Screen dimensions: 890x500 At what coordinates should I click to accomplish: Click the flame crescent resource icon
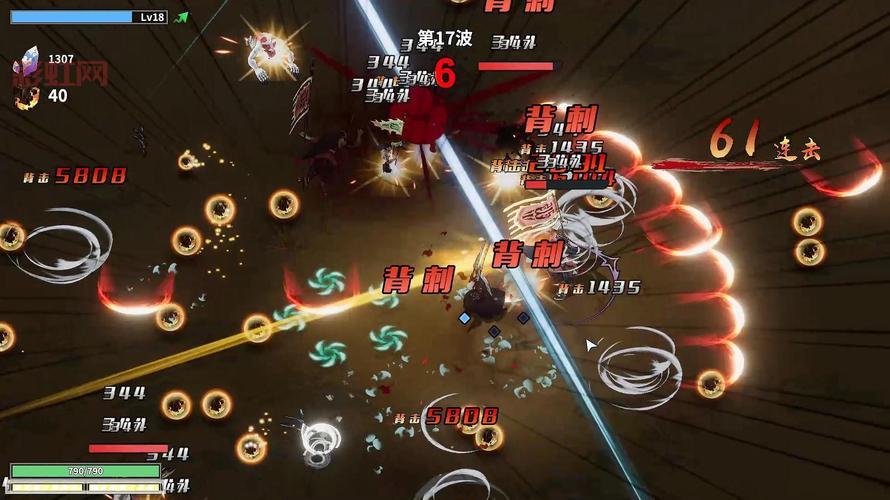pos(29,96)
